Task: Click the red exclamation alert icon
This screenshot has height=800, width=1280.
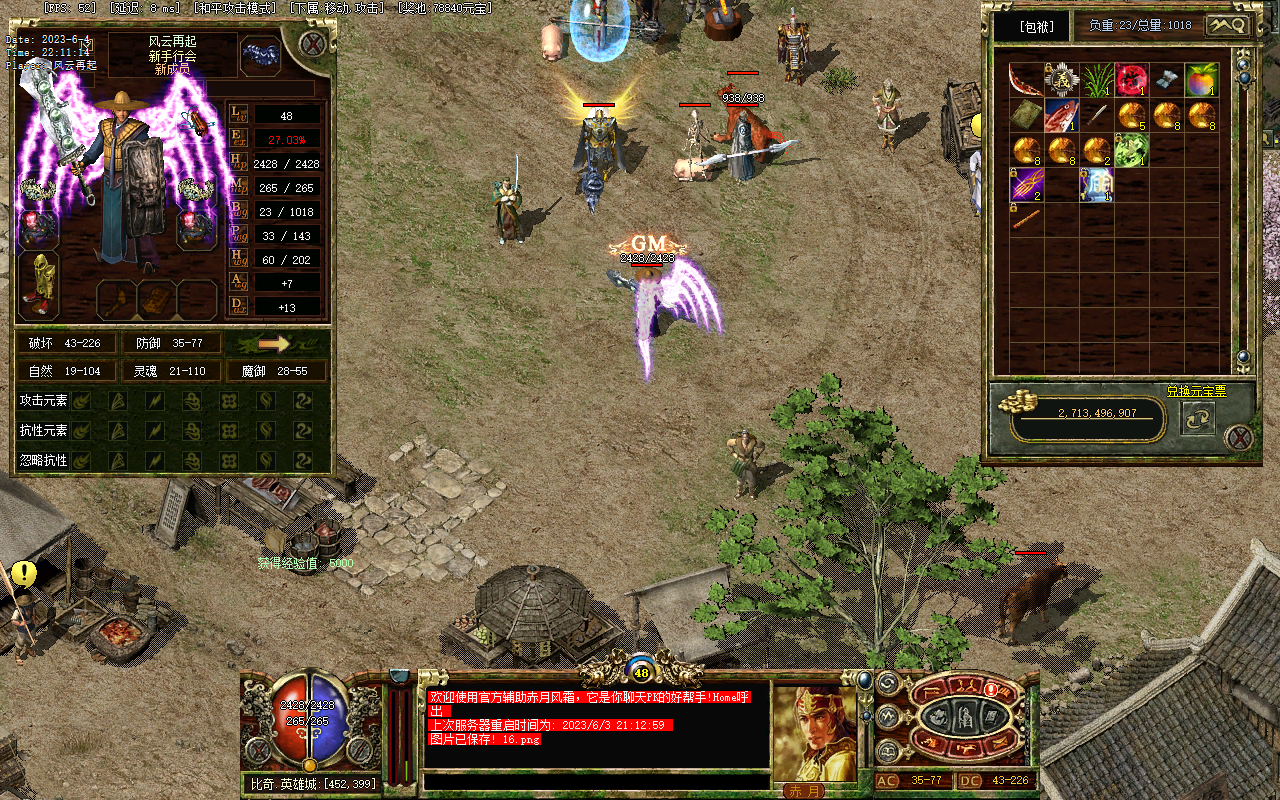Action: pyautogui.click(x=991, y=689)
